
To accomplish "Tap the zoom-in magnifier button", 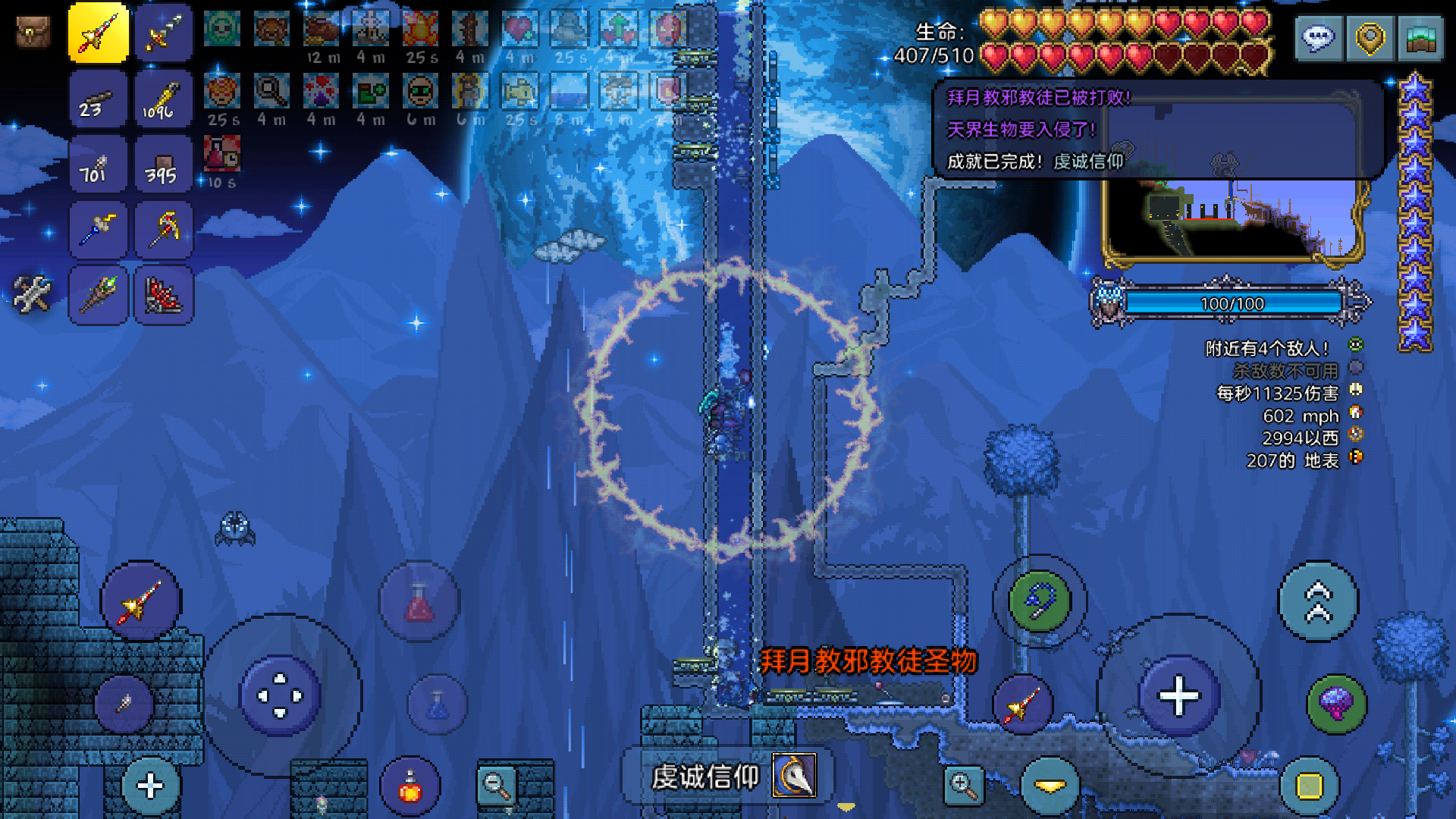I will [x=963, y=785].
